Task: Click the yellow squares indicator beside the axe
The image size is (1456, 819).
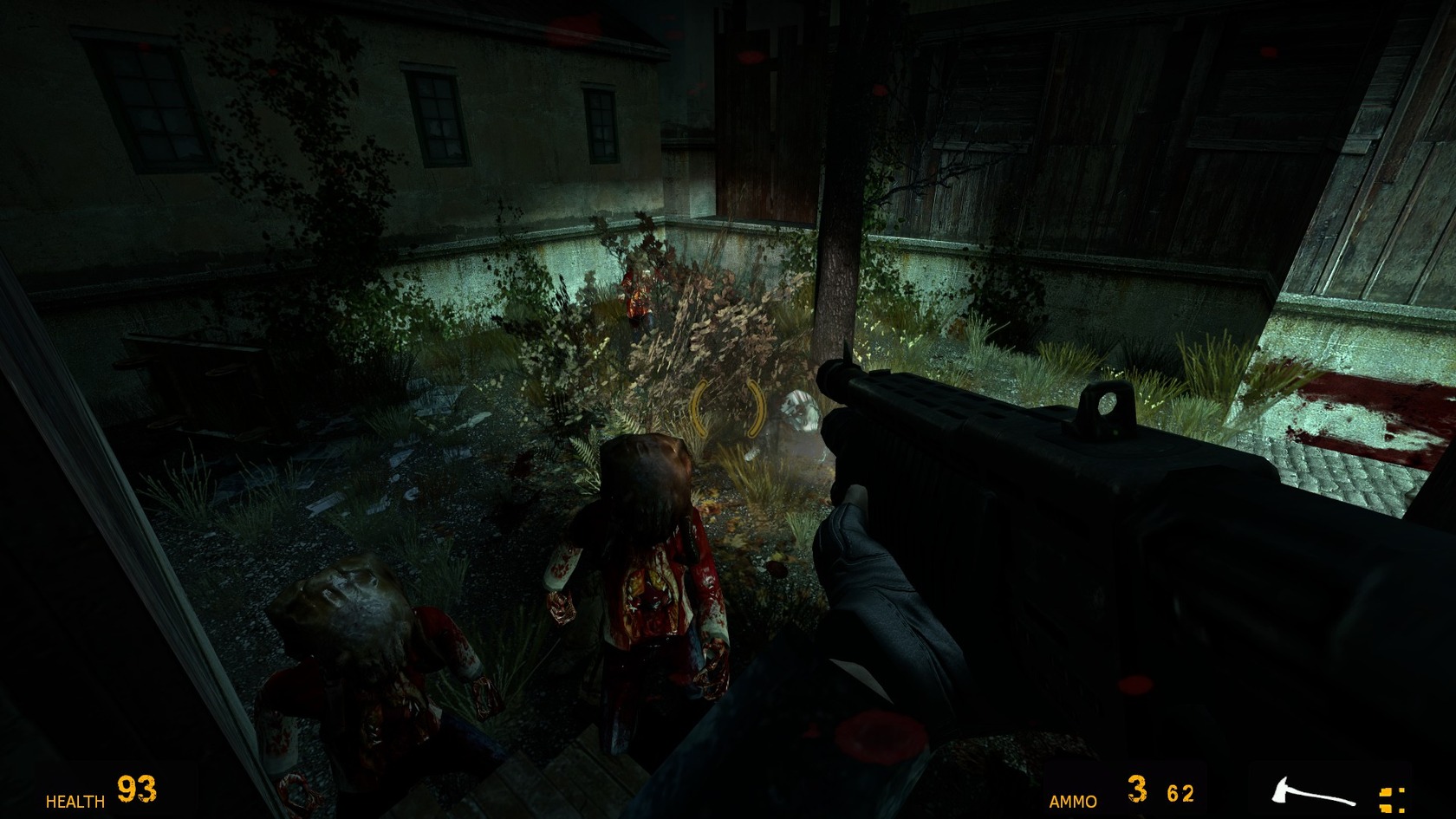Action: coord(1392,798)
